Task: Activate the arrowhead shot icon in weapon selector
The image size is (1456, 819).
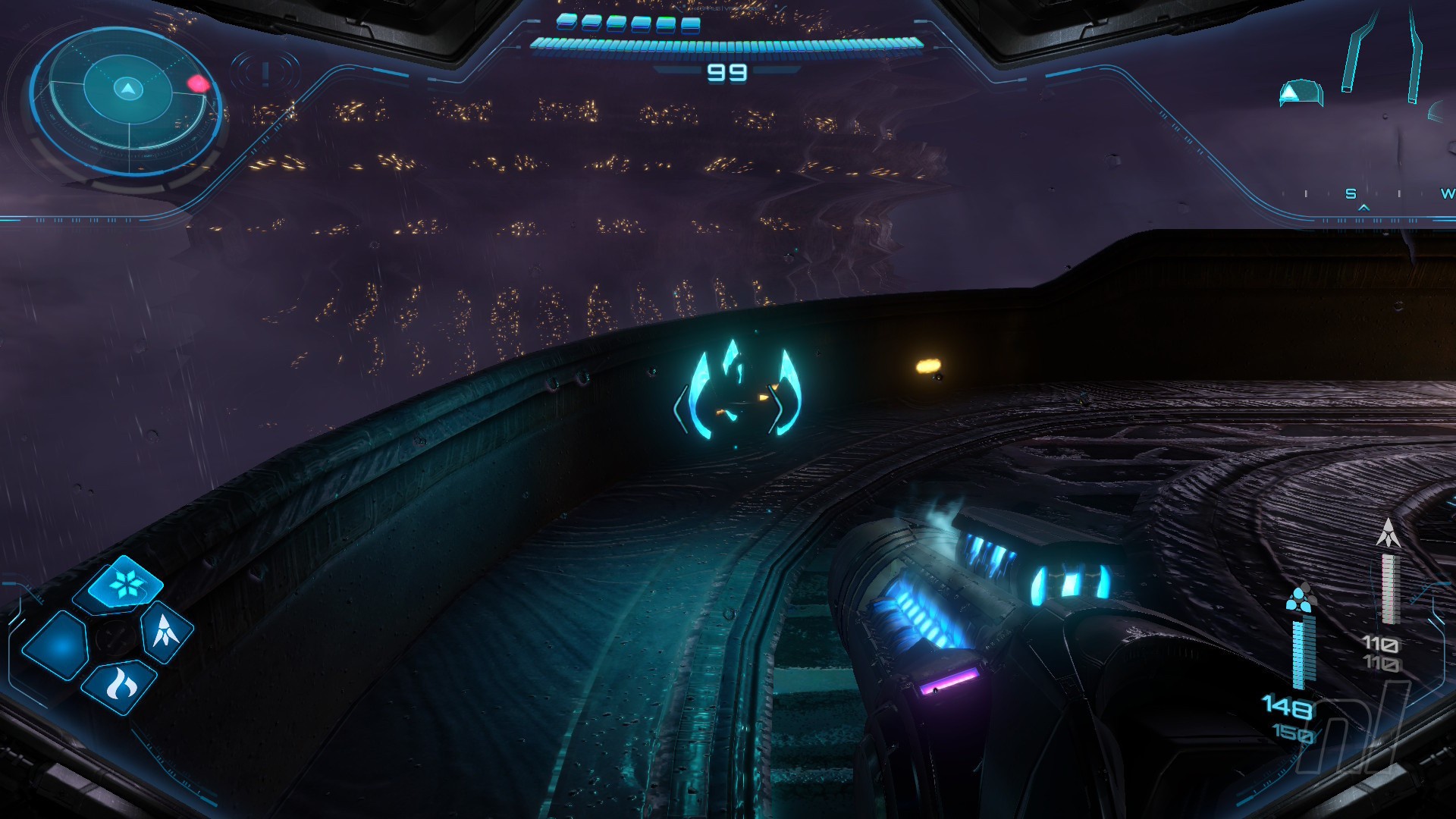Action: point(165,632)
